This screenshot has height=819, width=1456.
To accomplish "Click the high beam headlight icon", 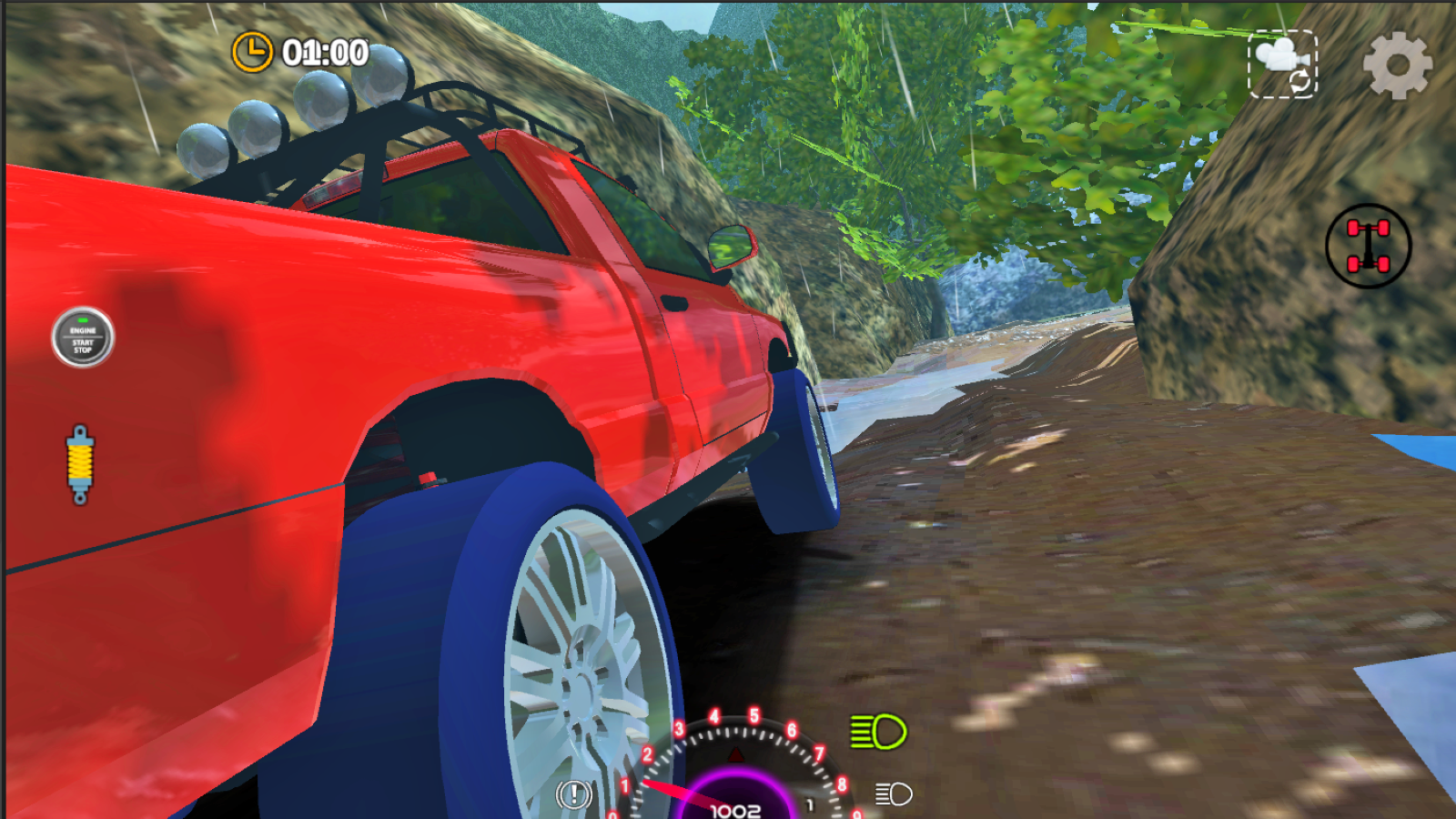I will click(x=876, y=729).
